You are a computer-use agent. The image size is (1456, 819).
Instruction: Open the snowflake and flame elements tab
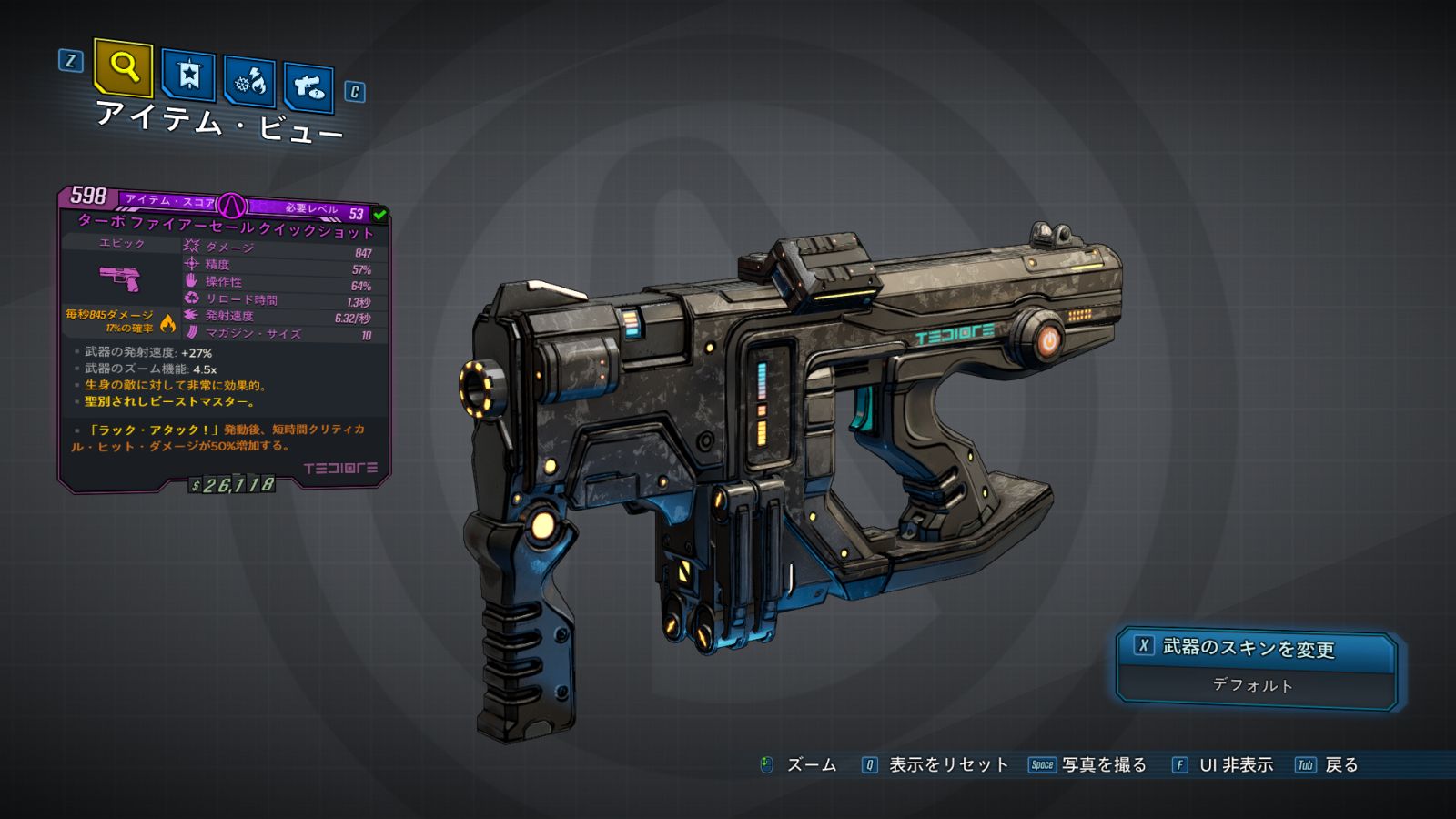click(250, 82)
